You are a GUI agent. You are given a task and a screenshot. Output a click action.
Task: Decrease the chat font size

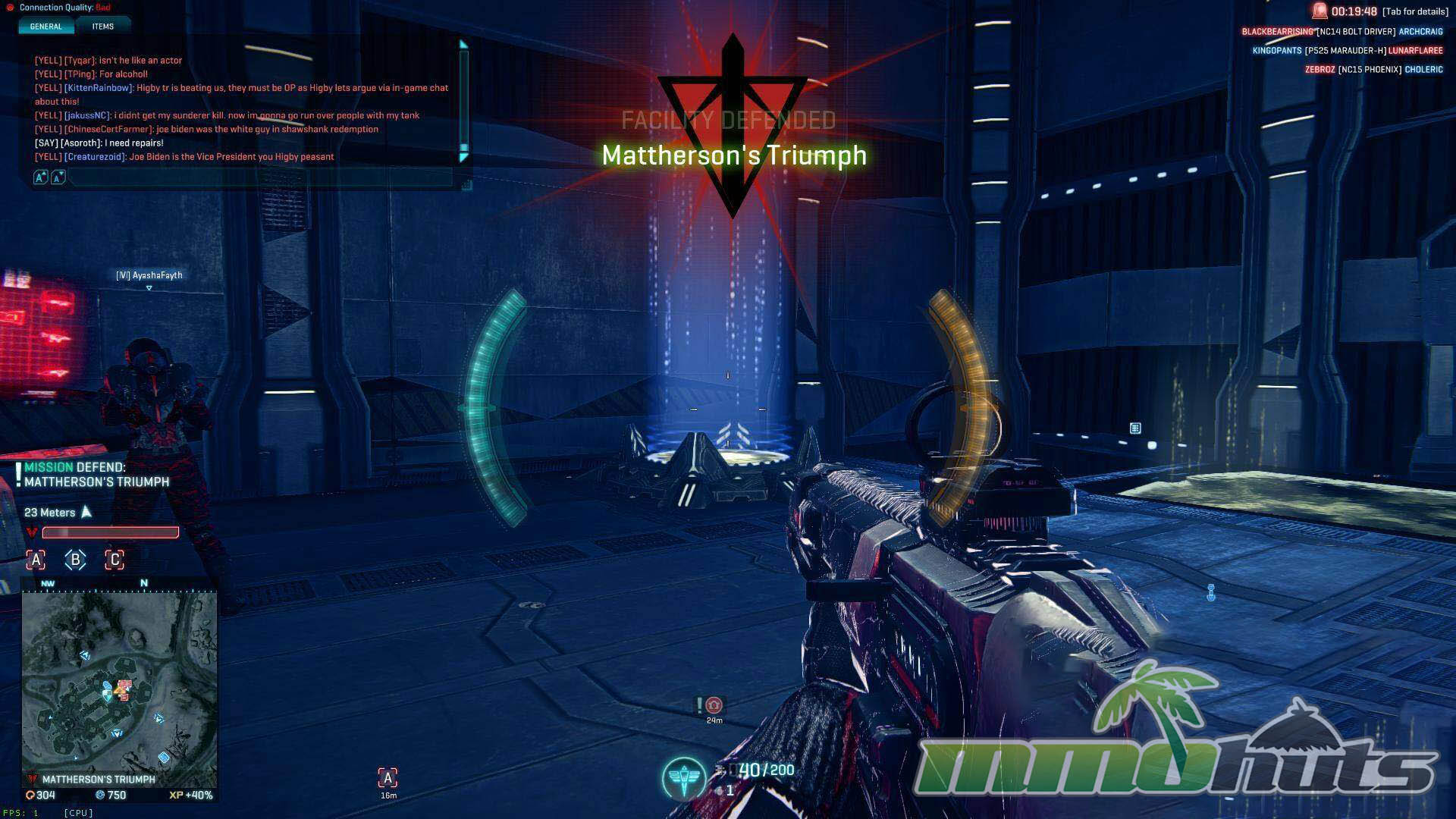(x=58, y=177)
